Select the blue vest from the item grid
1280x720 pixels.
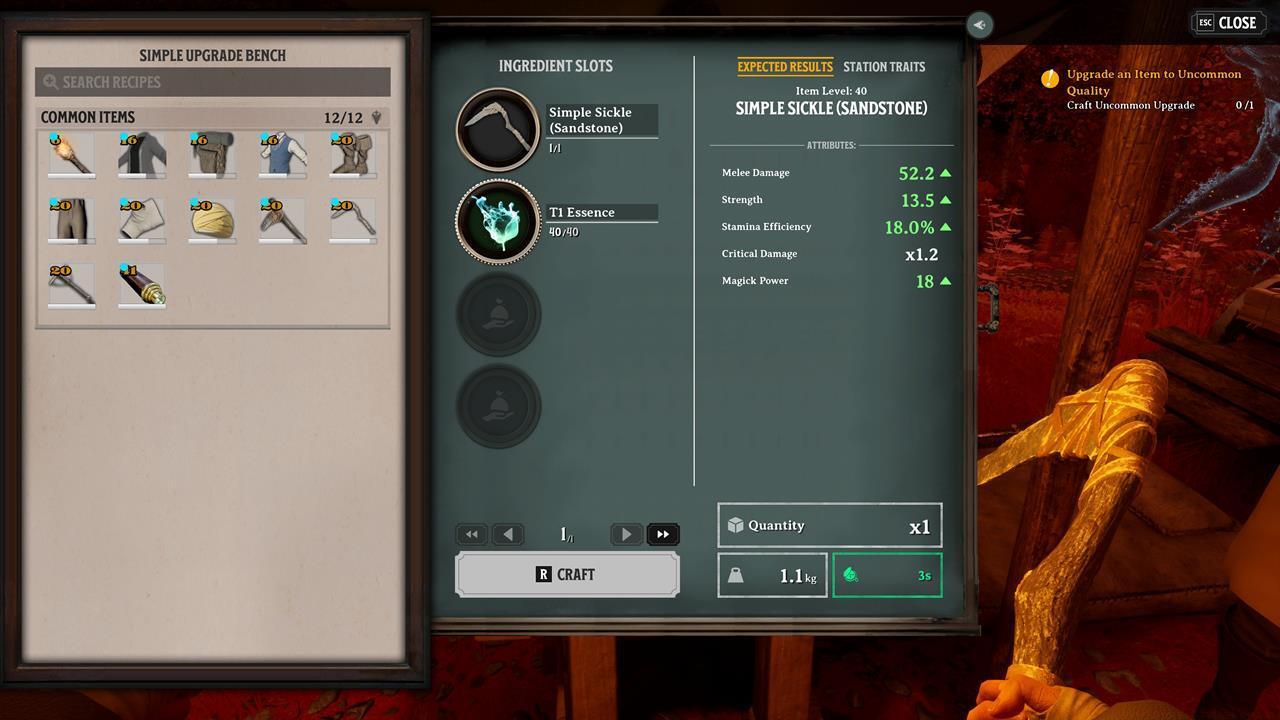283,155
